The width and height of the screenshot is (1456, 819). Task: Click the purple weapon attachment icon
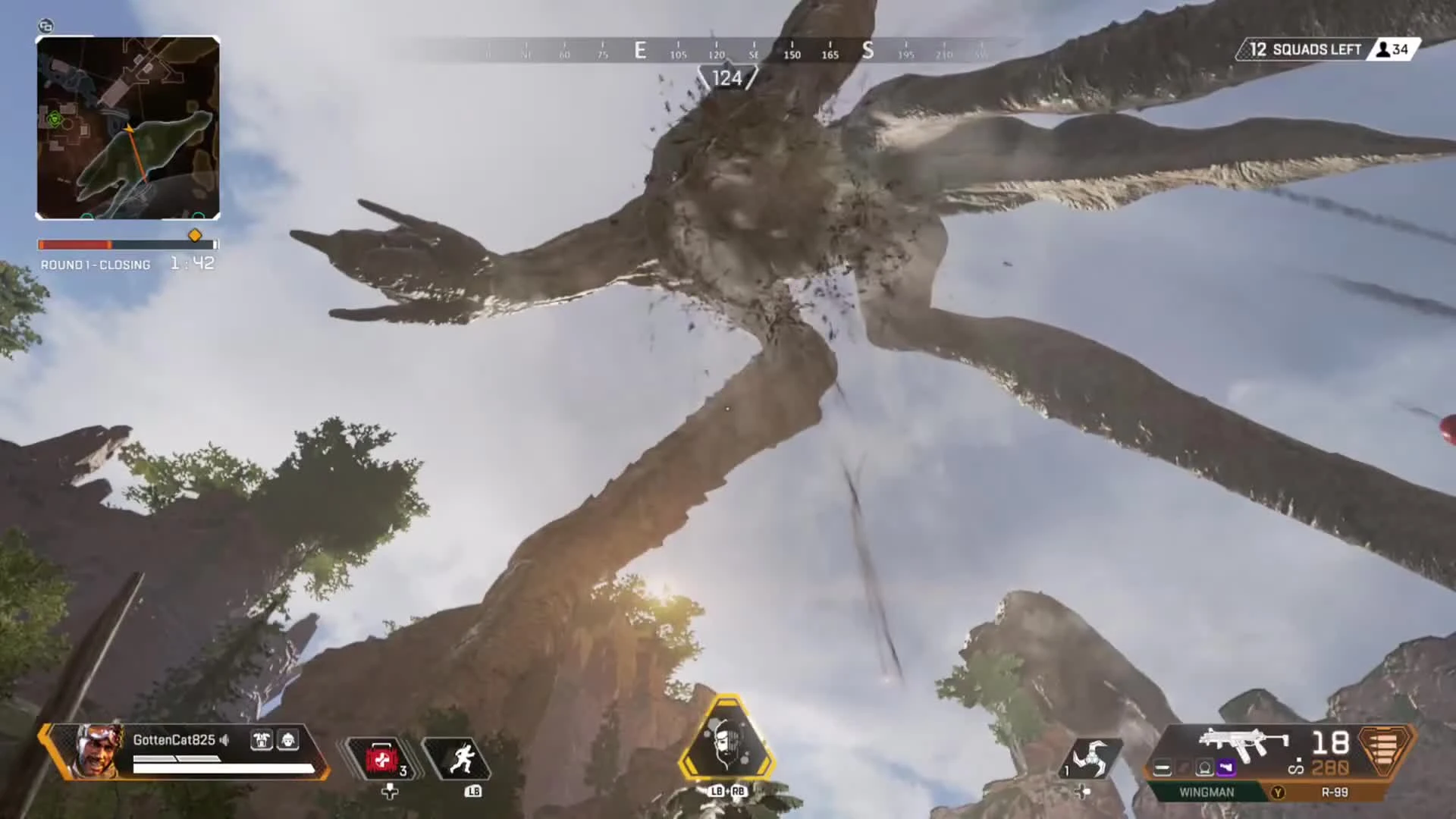[x=1226, y=767]
